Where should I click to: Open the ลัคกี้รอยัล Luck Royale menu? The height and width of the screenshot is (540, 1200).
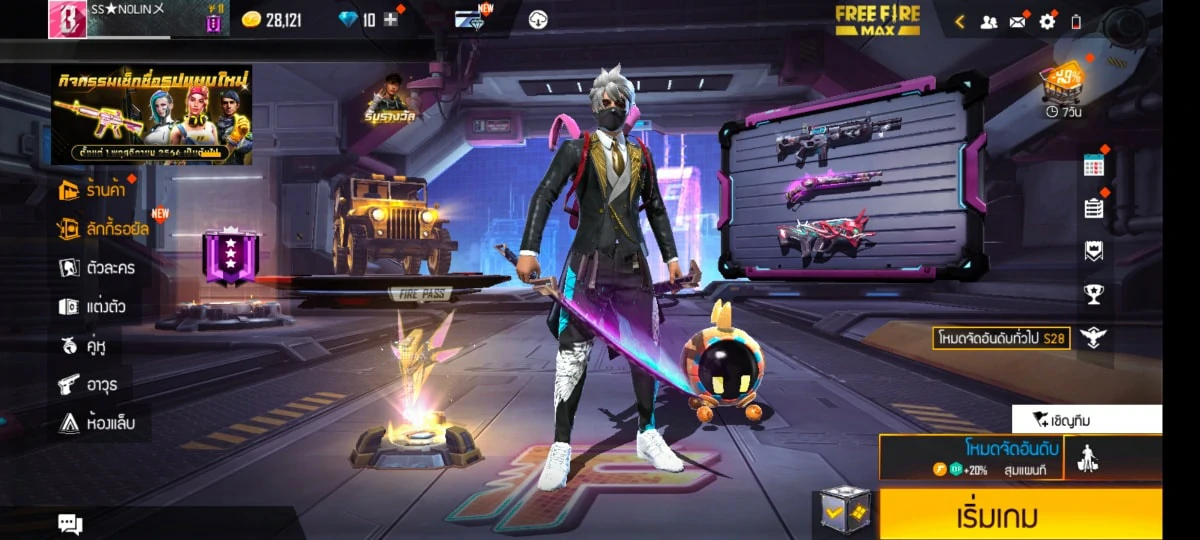pos(104,229)
